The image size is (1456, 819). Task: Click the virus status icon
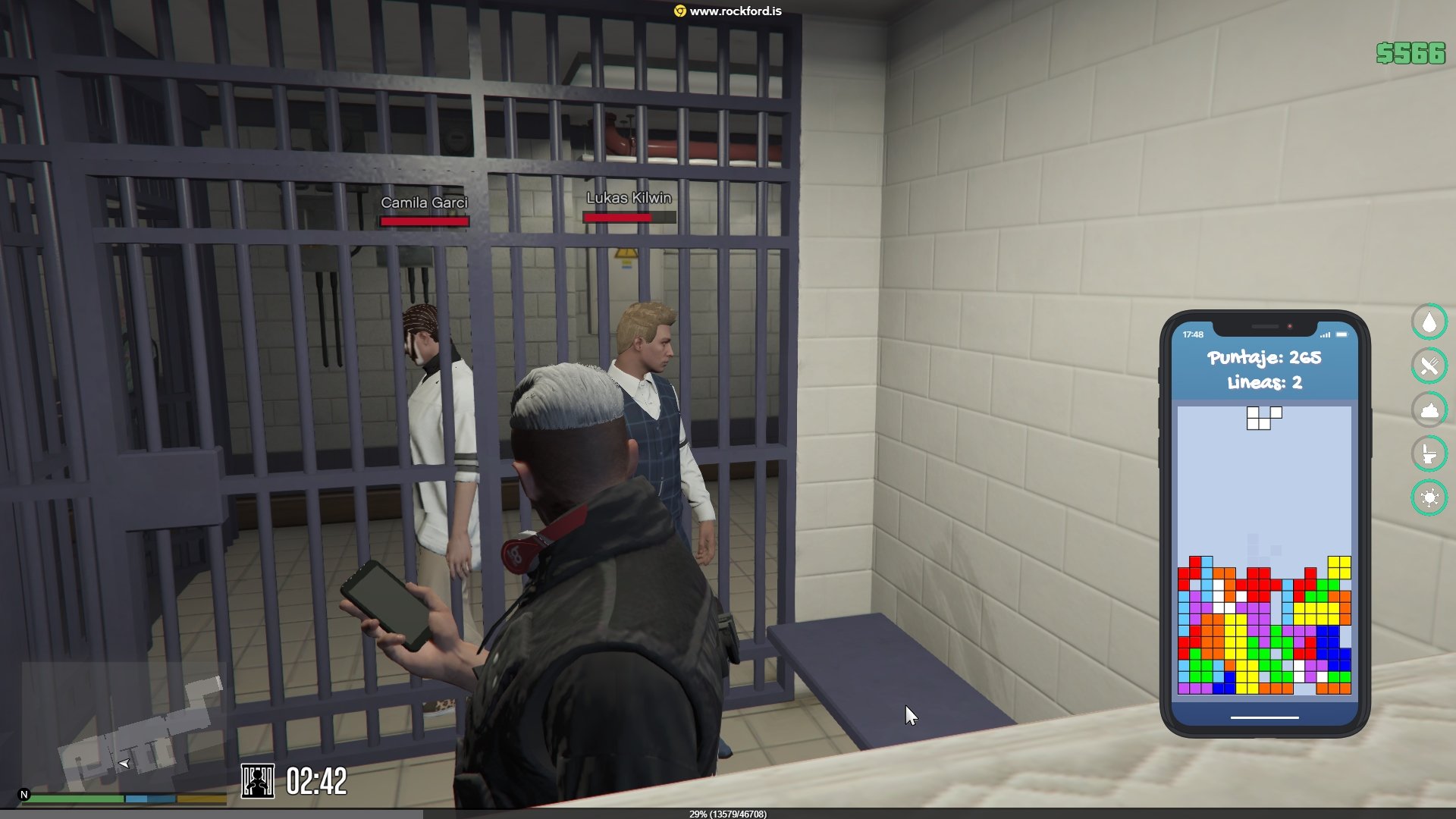pyautogui.click(x=1429, y=498)
